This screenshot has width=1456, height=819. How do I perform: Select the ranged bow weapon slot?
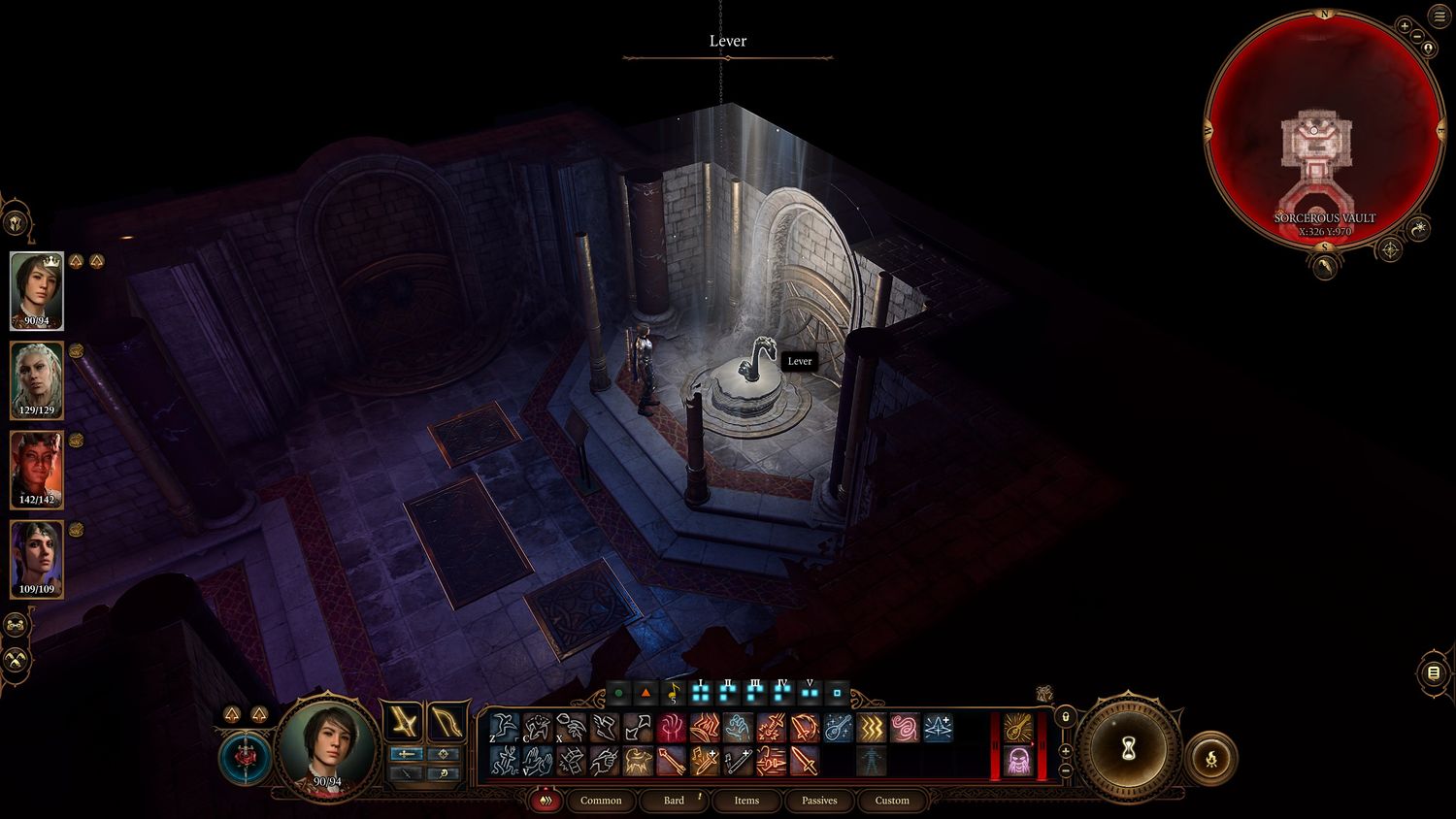(x=447, y=723)
